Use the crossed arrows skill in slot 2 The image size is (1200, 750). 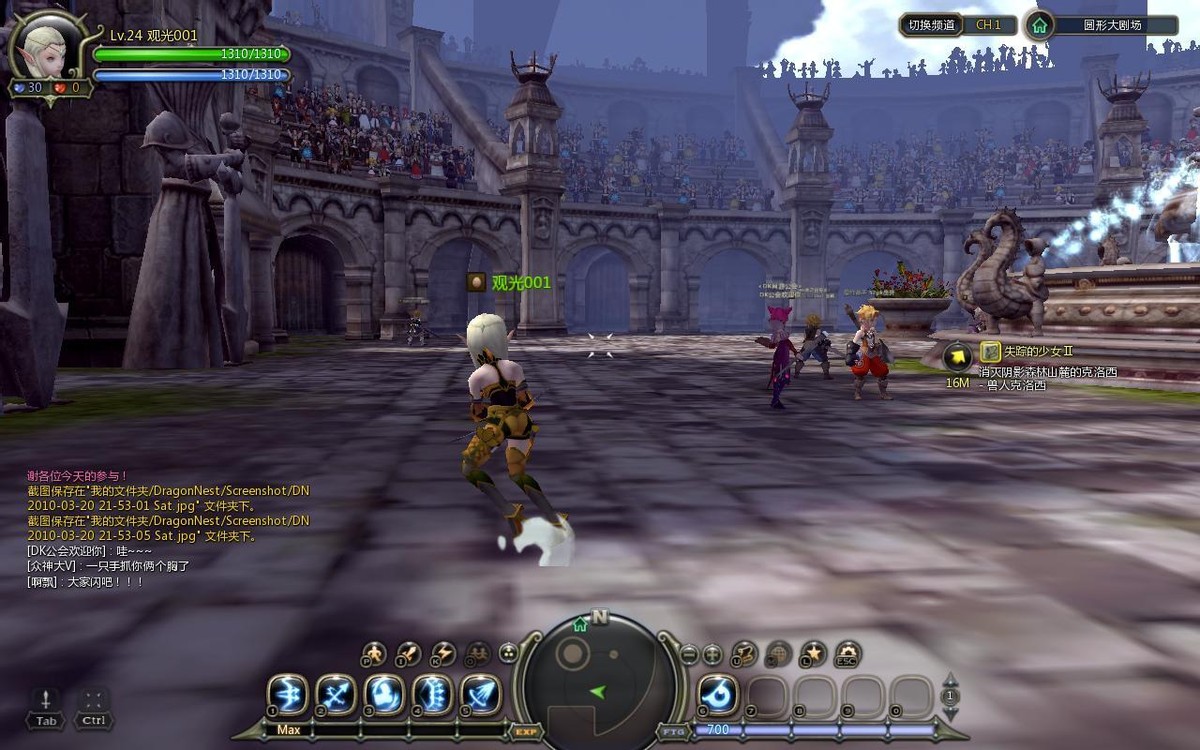pos(336,694)
